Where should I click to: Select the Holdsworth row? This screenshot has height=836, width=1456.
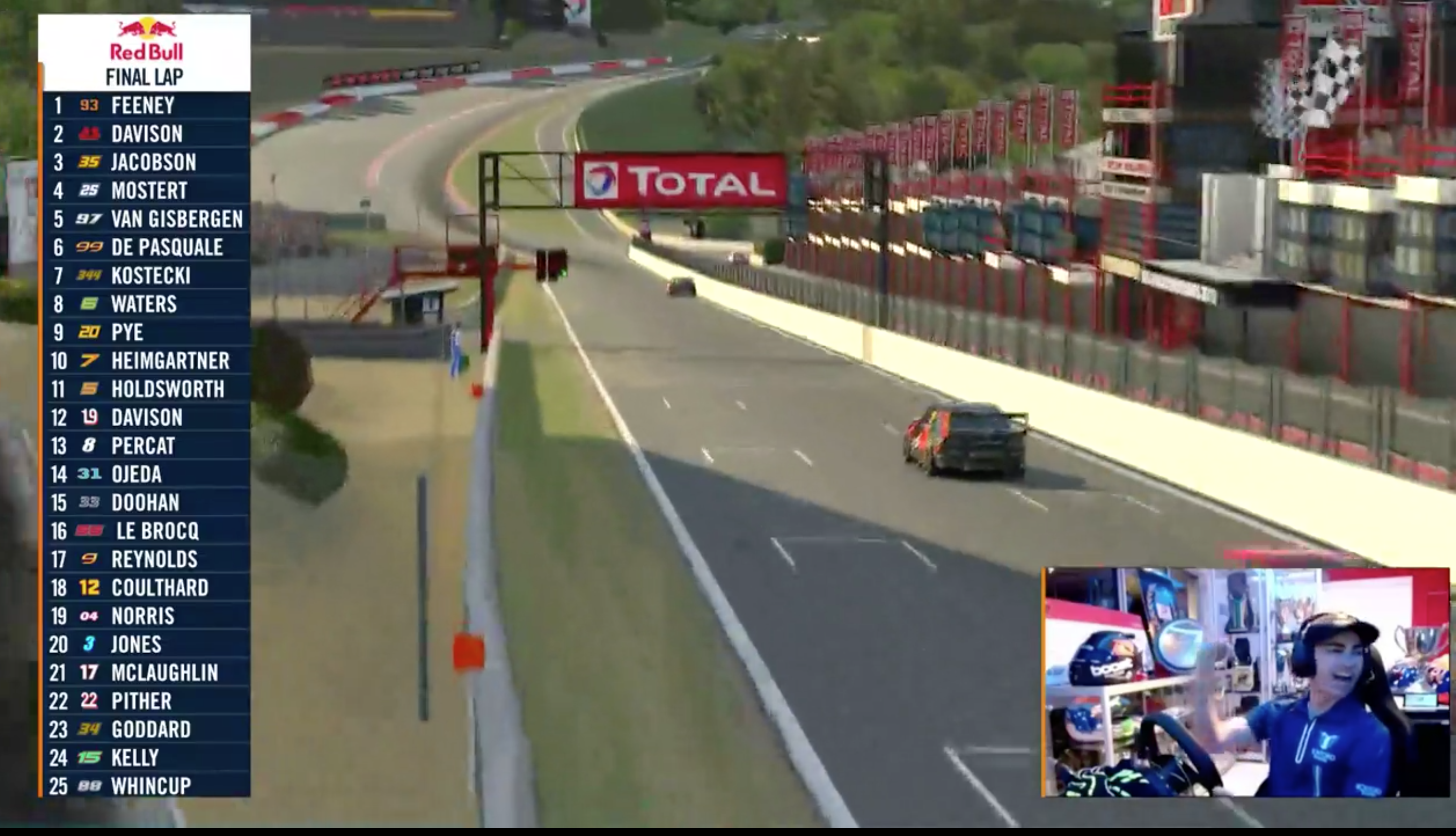[x=146, y=389]
